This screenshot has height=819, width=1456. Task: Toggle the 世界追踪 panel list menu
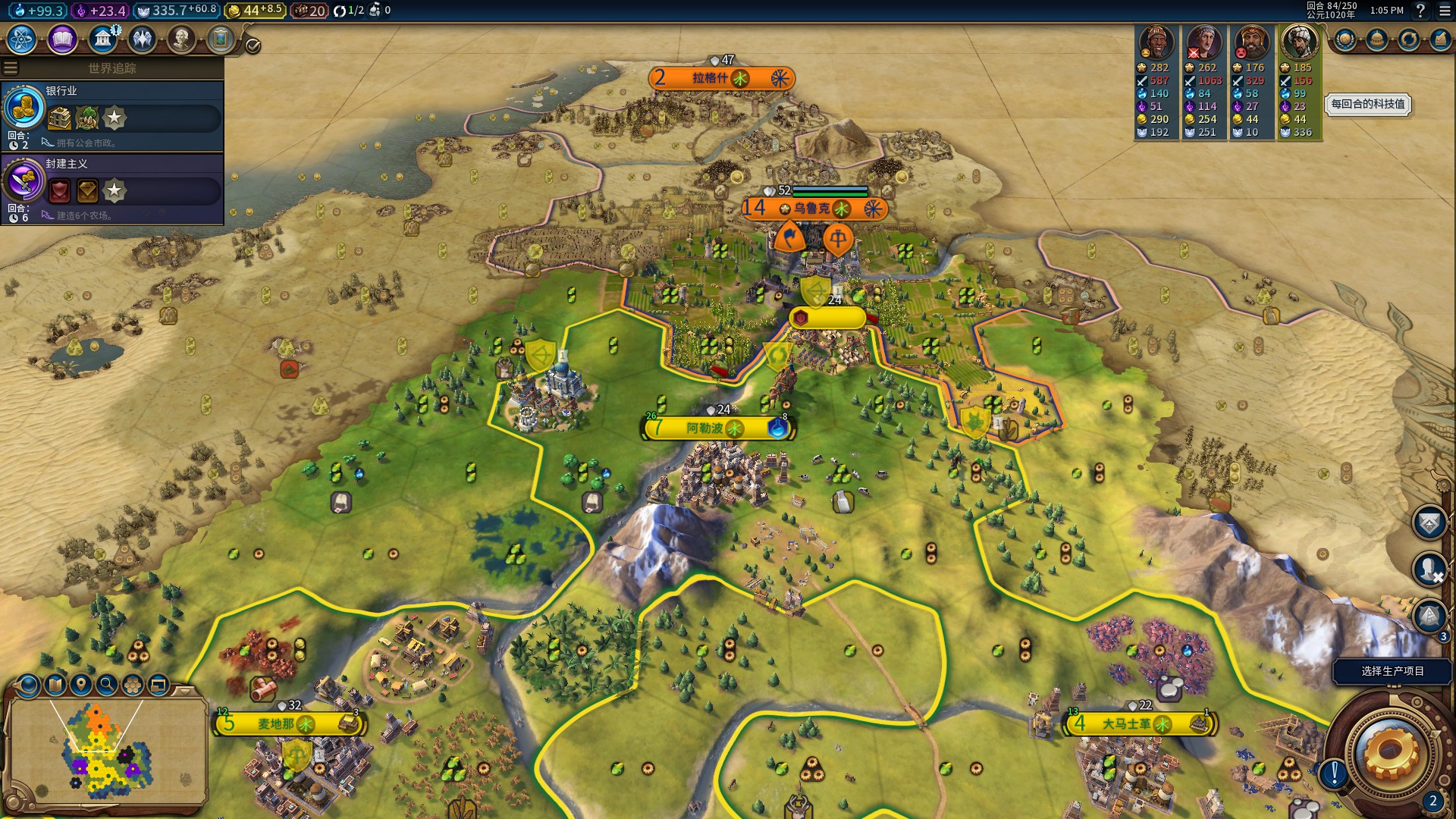coord(11,68)
